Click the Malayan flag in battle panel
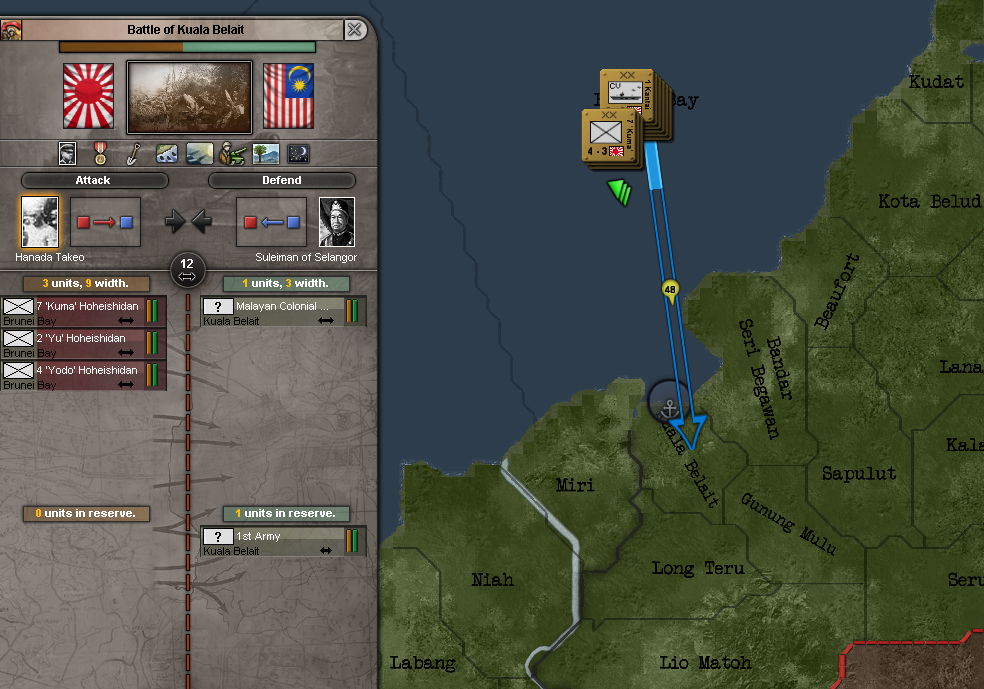Screen dimensions: 984x689 (288, 96)
